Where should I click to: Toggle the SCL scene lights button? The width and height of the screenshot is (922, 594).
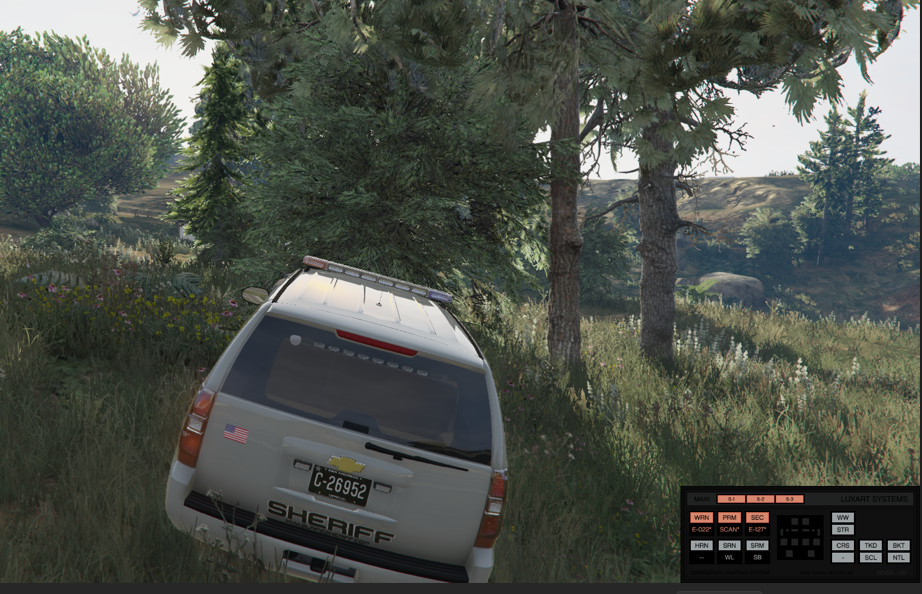click(x=871, y=557)
